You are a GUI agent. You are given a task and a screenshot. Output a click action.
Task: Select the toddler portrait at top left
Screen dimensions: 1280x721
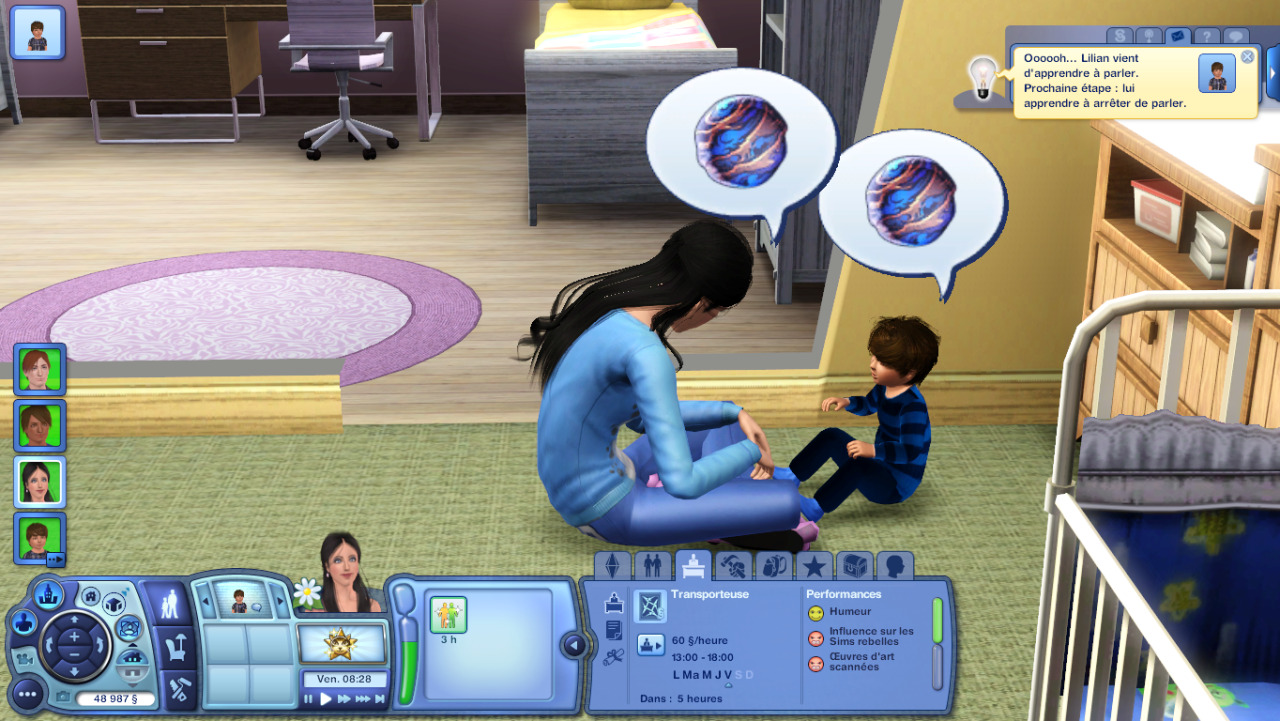(x=37, y=32)
